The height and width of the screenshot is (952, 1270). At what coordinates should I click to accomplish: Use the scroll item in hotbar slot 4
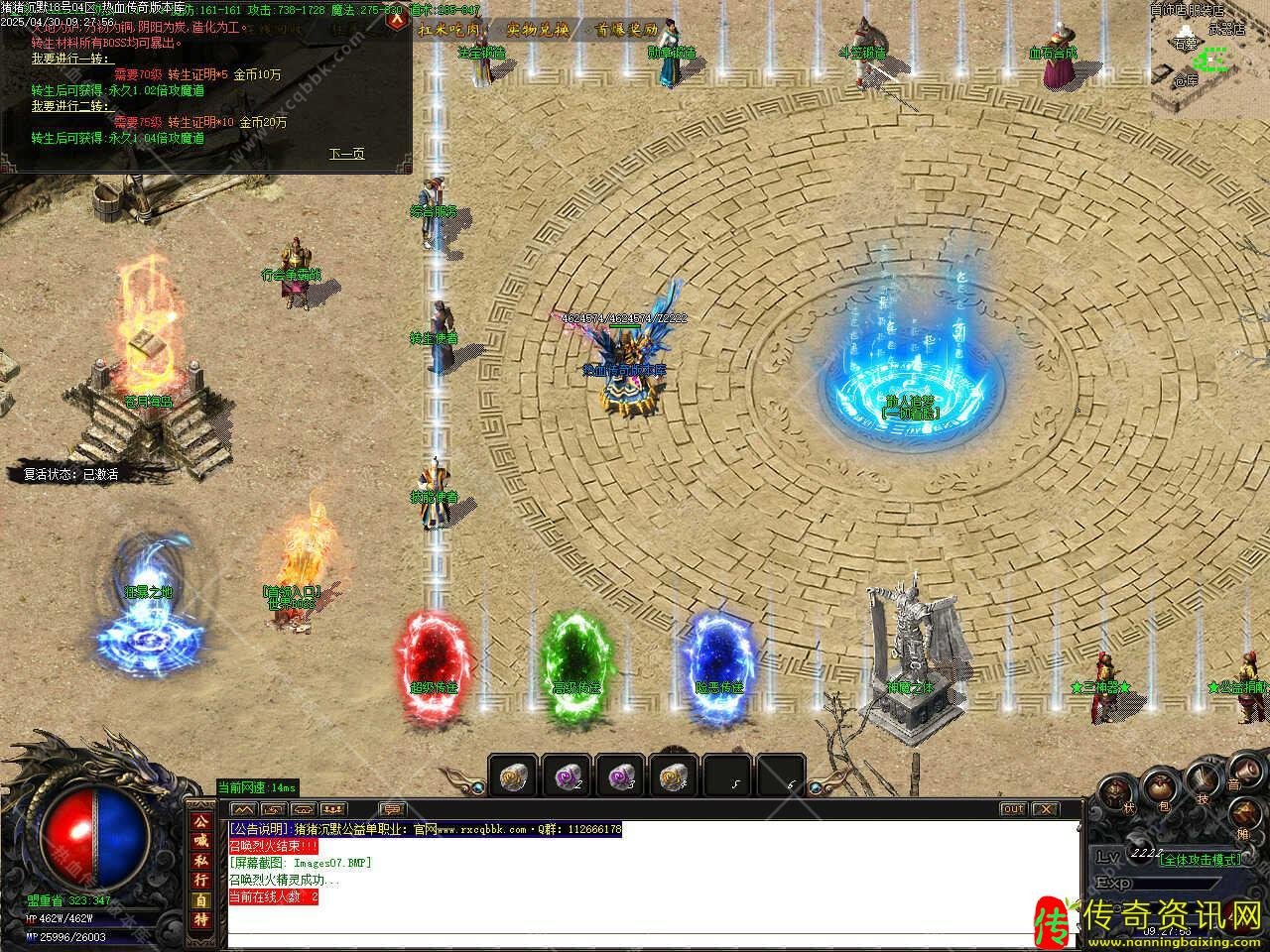(674, 776)
